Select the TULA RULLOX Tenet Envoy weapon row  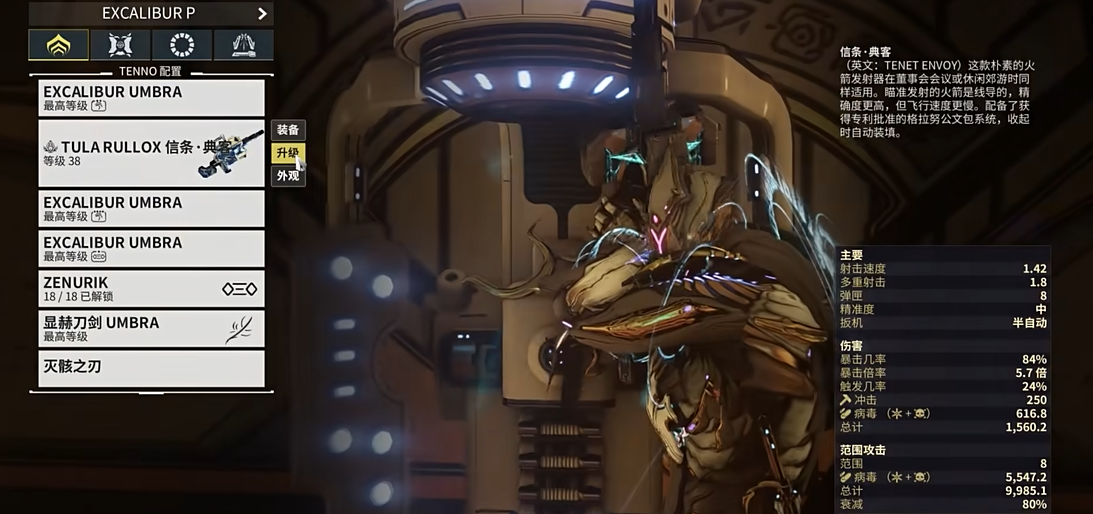pyautogui.click(x=151, y=153)
